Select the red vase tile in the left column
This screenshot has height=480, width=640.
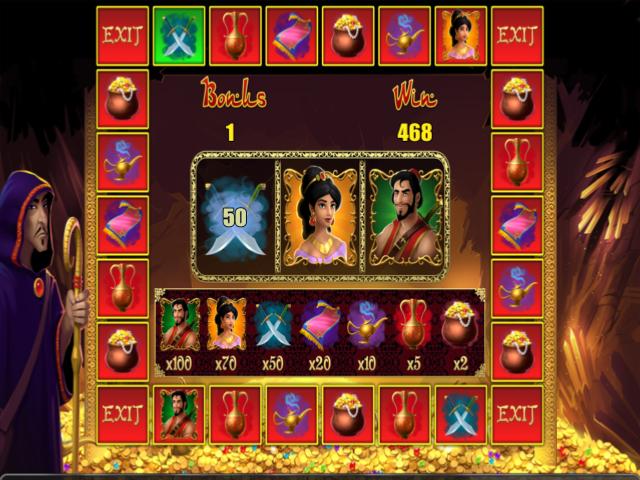click(122, 287)
